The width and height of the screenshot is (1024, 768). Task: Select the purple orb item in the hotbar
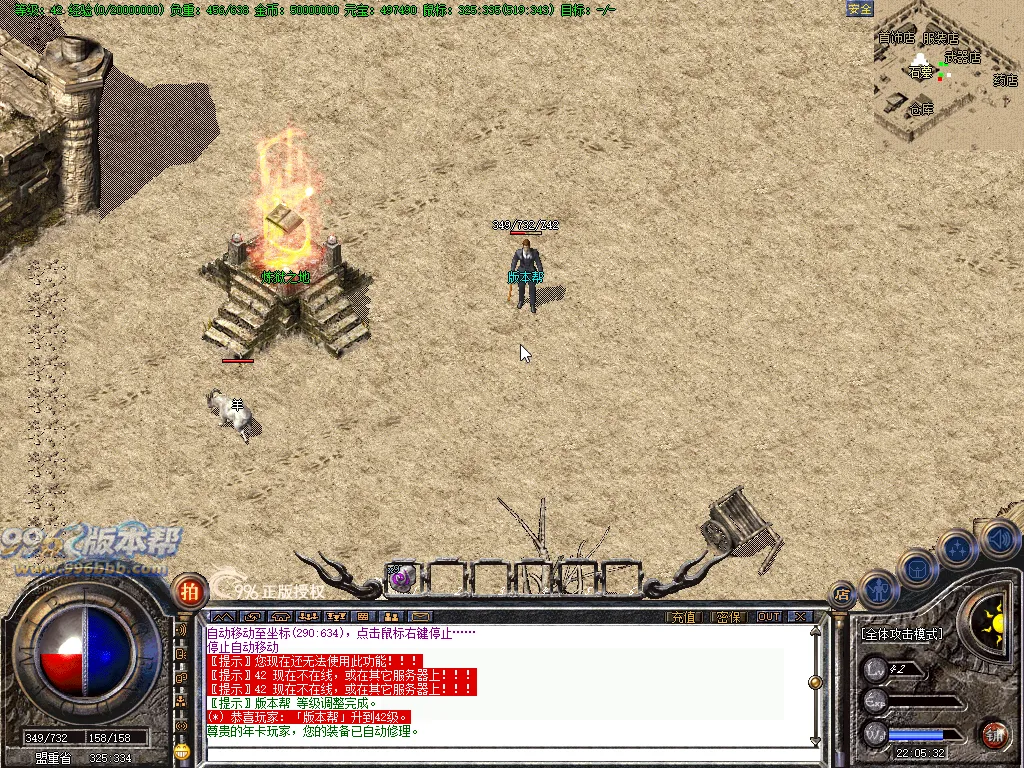(400, 577)
